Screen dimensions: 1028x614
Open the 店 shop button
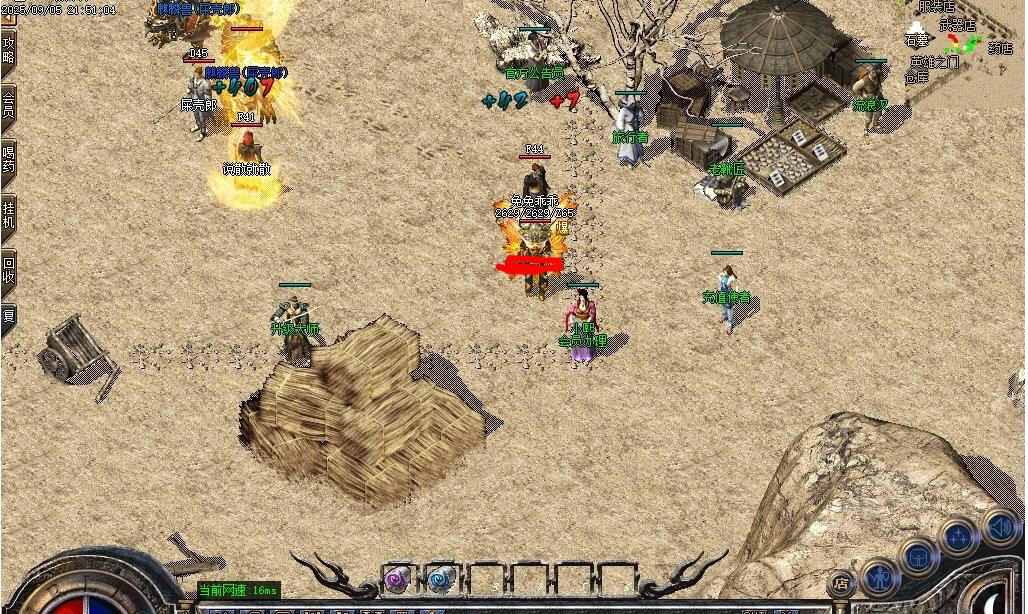pyautogui.click(x=841, y=583)
